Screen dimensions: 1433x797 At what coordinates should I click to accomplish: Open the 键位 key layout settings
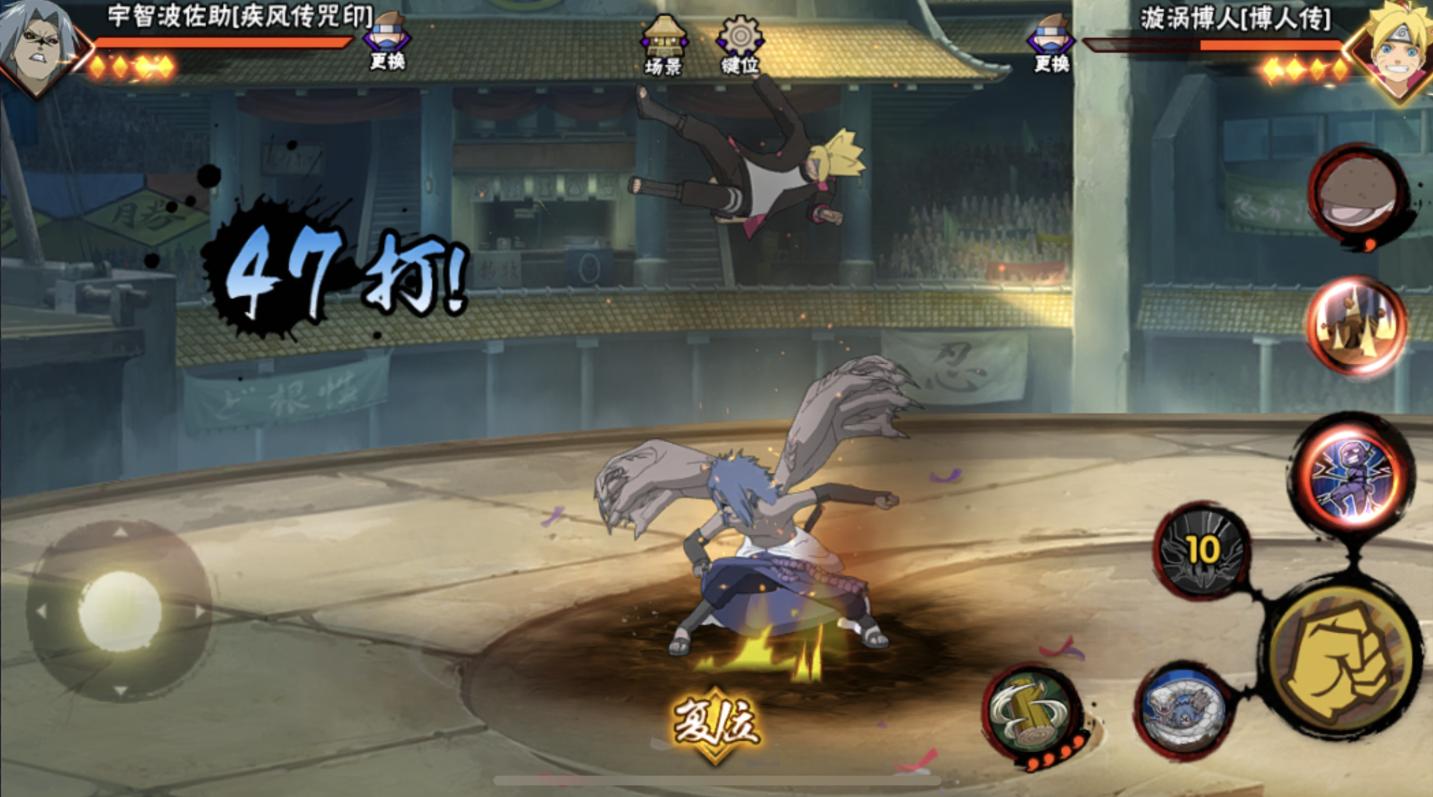pyautogui.click(x=740, y=44)
